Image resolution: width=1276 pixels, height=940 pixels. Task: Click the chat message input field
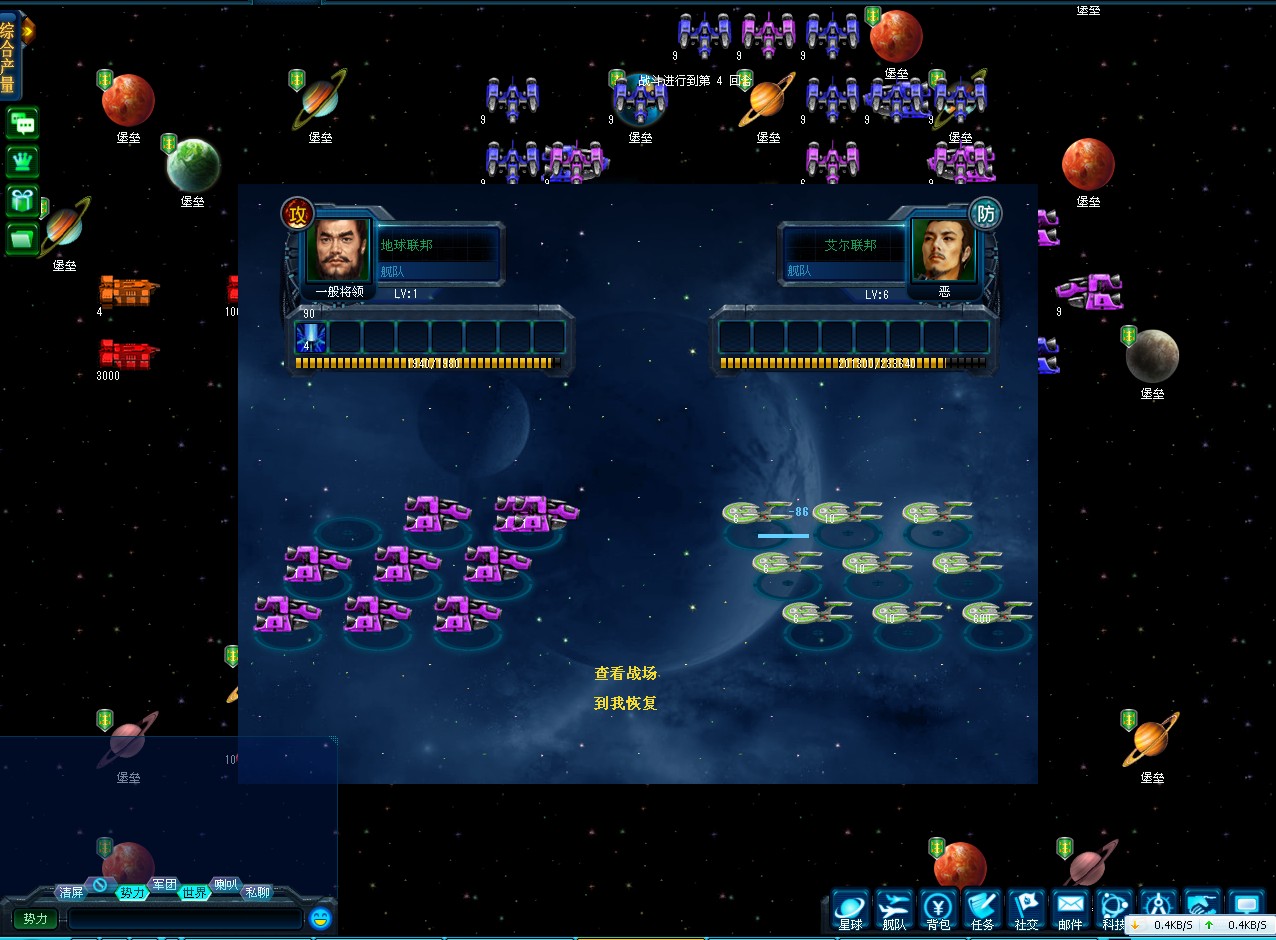[185, 918]
